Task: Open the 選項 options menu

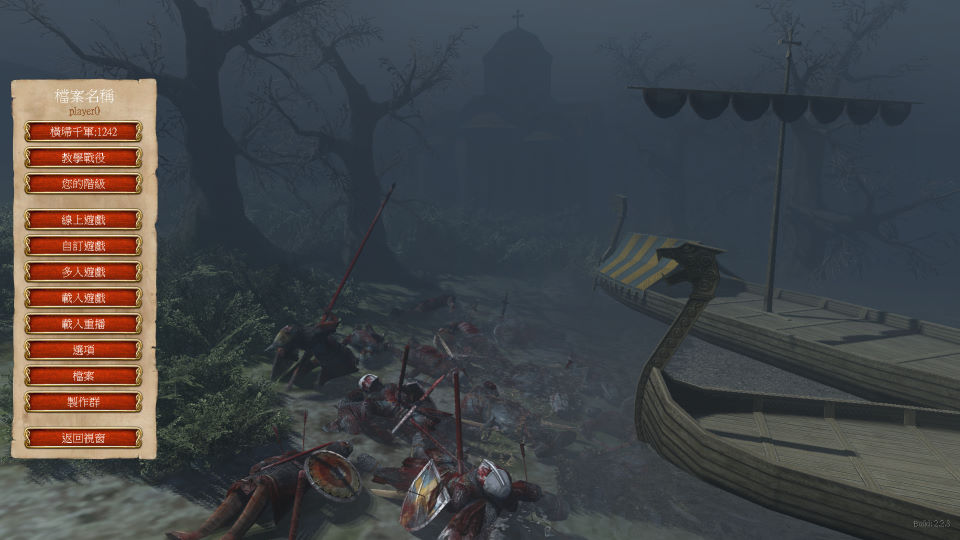Action: click(x=83, y=350)
